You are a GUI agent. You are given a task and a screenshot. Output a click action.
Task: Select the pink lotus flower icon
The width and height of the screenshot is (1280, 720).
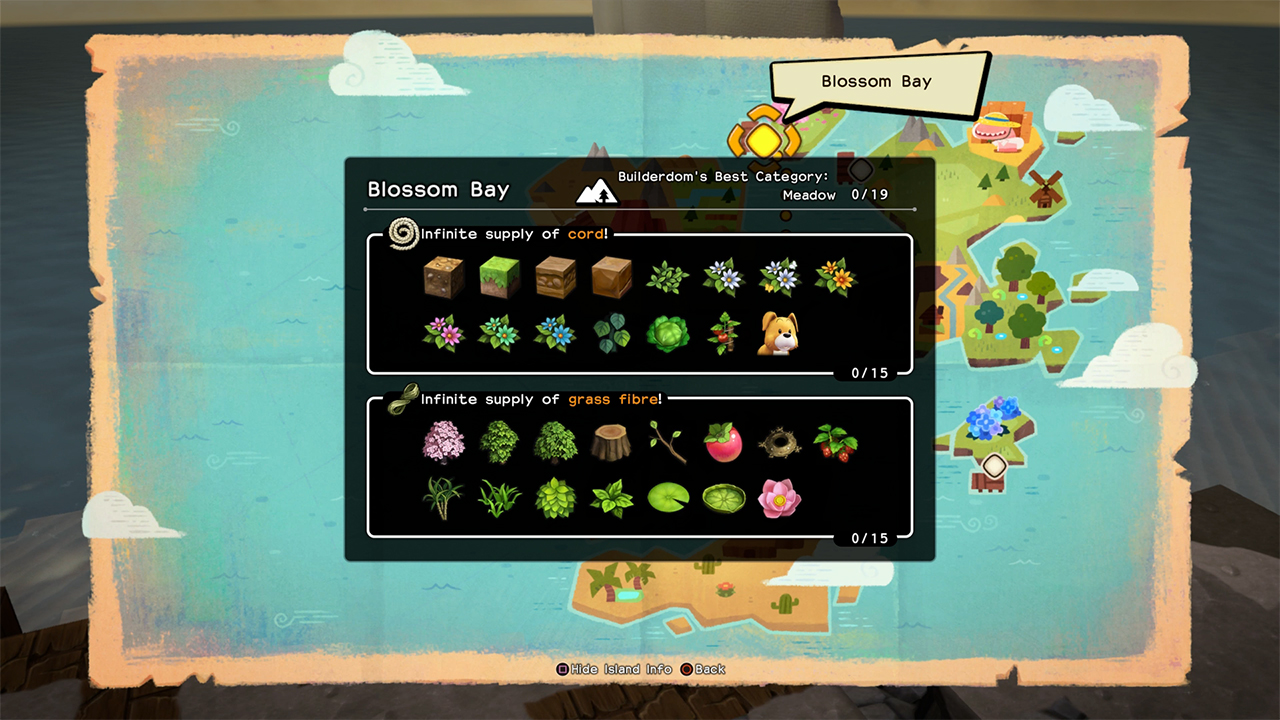coord(778,497)
